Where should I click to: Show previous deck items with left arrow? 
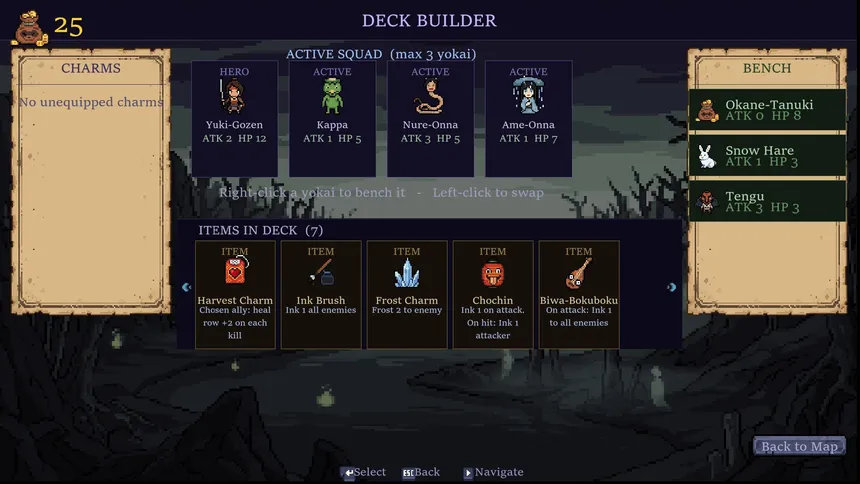pos(186,287)
